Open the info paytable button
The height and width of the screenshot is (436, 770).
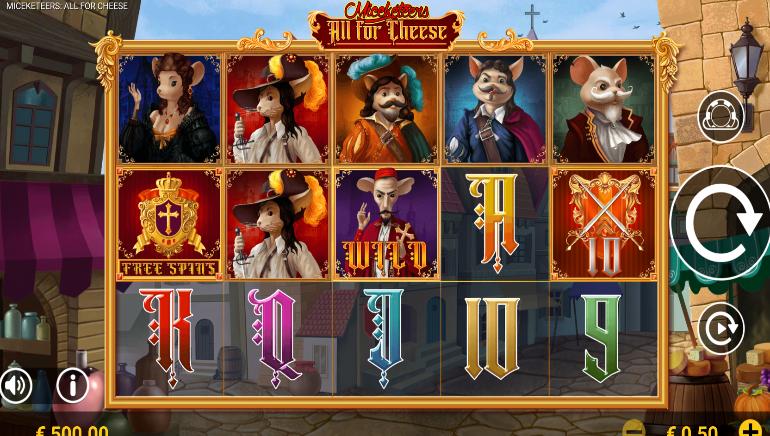73,384
